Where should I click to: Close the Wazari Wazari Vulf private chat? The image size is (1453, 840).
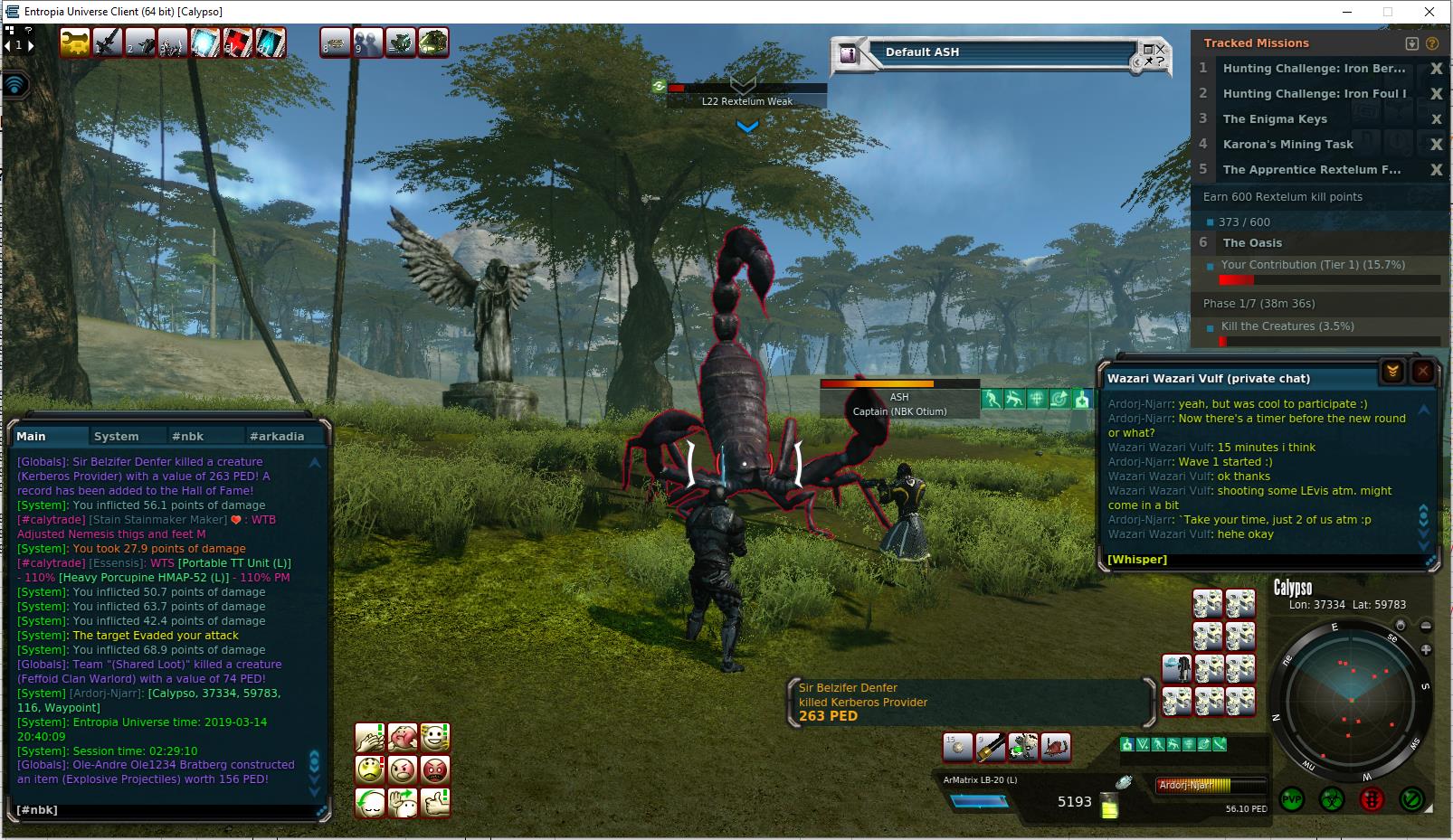(1422, 371)
